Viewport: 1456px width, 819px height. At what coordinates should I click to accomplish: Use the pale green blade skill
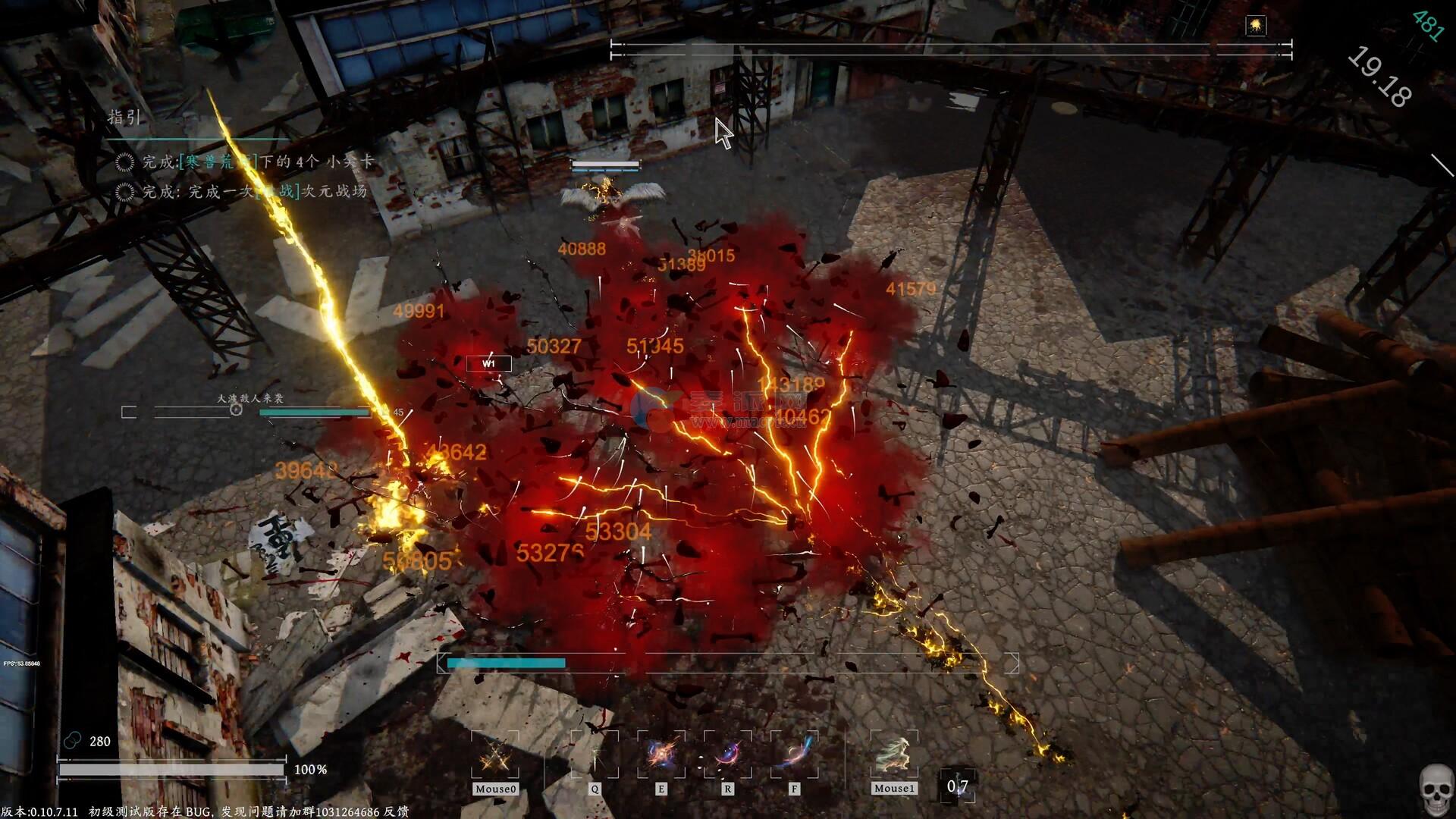tap(595, 755)
